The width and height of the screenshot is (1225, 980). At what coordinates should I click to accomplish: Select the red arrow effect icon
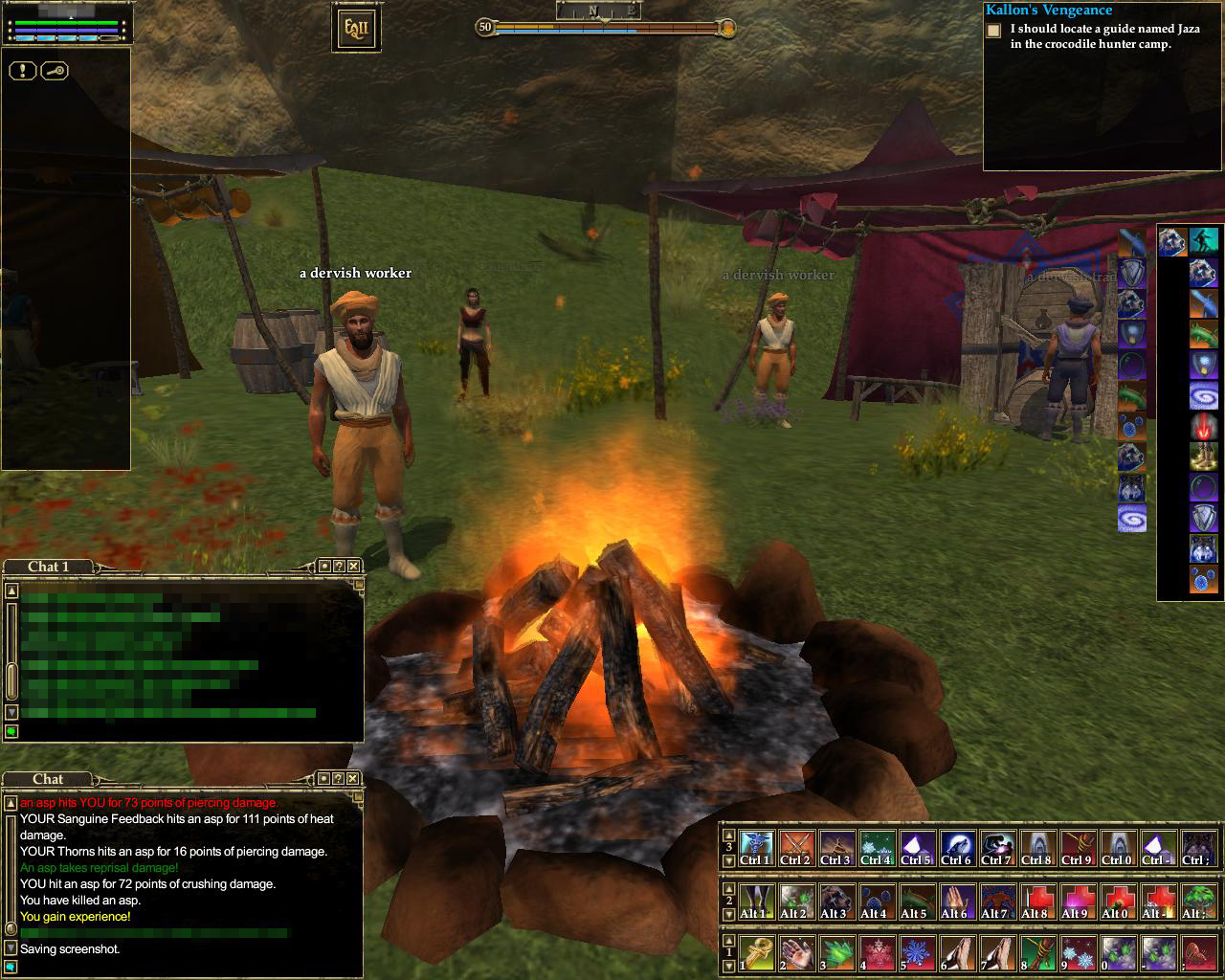point(1203,425)
